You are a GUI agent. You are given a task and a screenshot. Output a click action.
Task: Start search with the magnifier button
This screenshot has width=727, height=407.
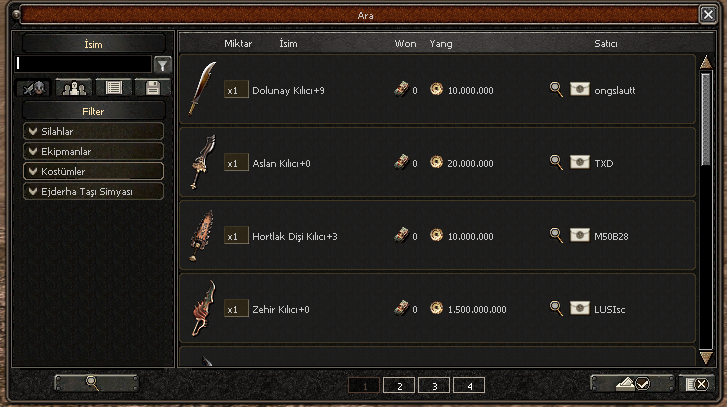95,383
